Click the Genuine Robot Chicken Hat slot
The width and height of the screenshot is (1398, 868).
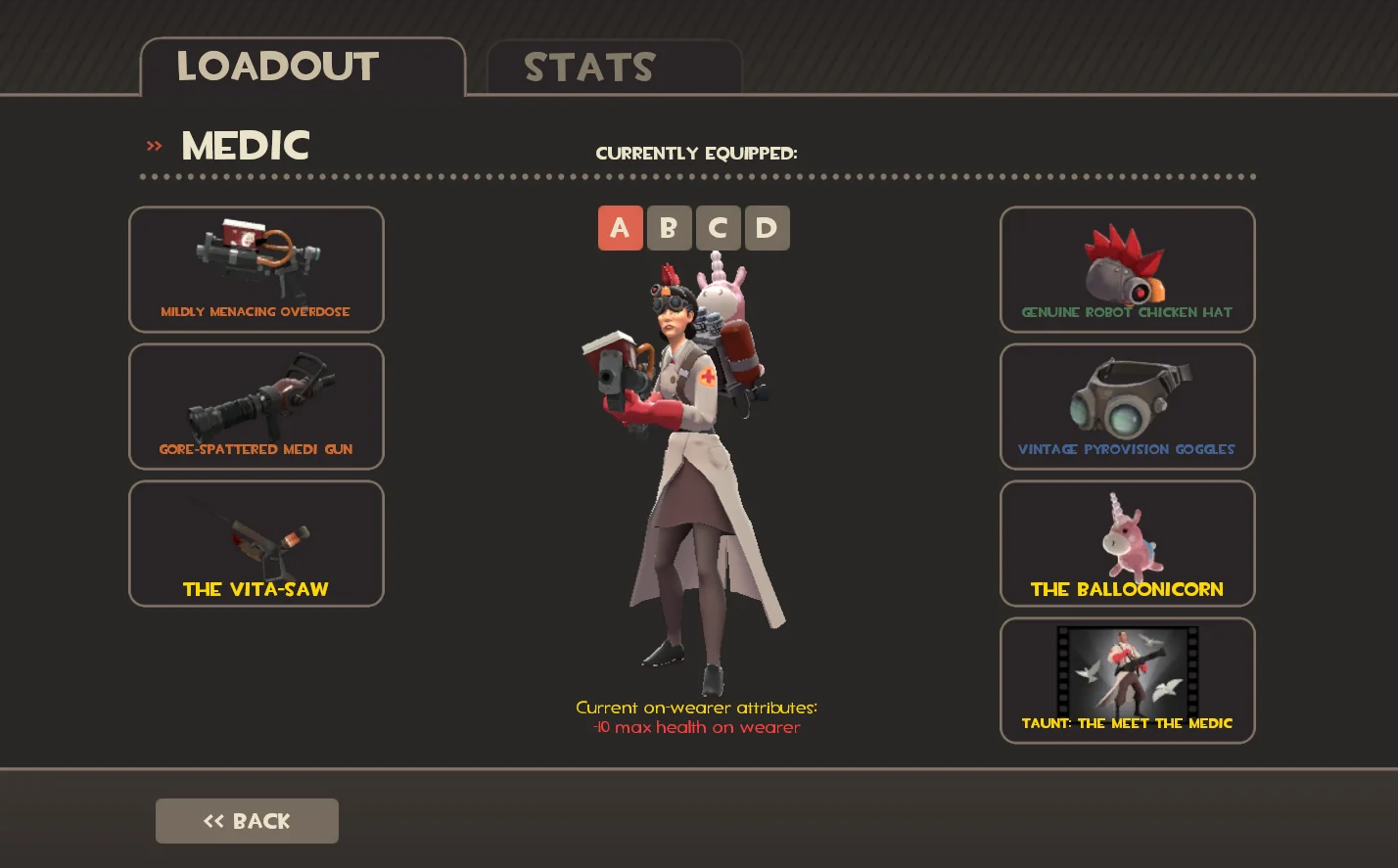(1126, 269)
